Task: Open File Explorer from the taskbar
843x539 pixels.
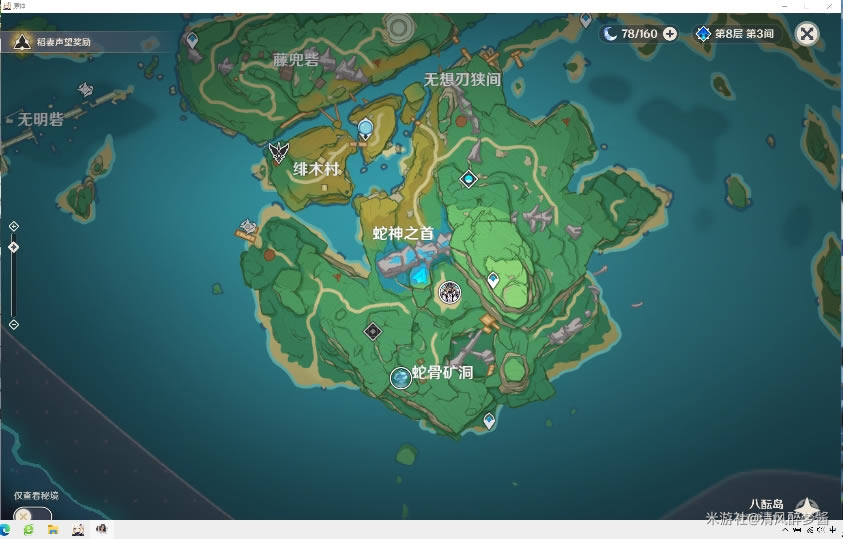Action: 52,529
